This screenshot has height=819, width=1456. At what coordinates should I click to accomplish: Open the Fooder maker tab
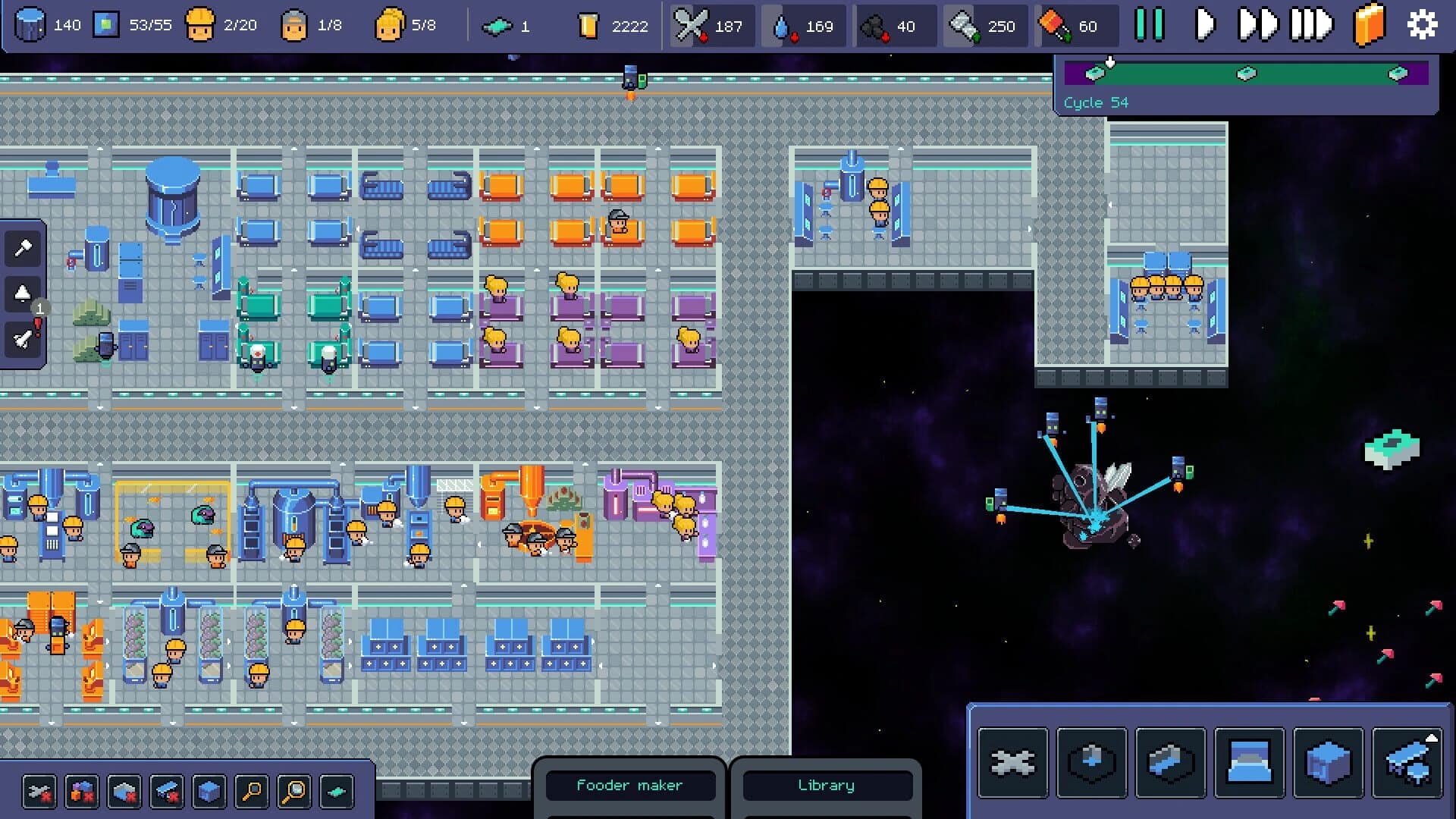(630, 786)
